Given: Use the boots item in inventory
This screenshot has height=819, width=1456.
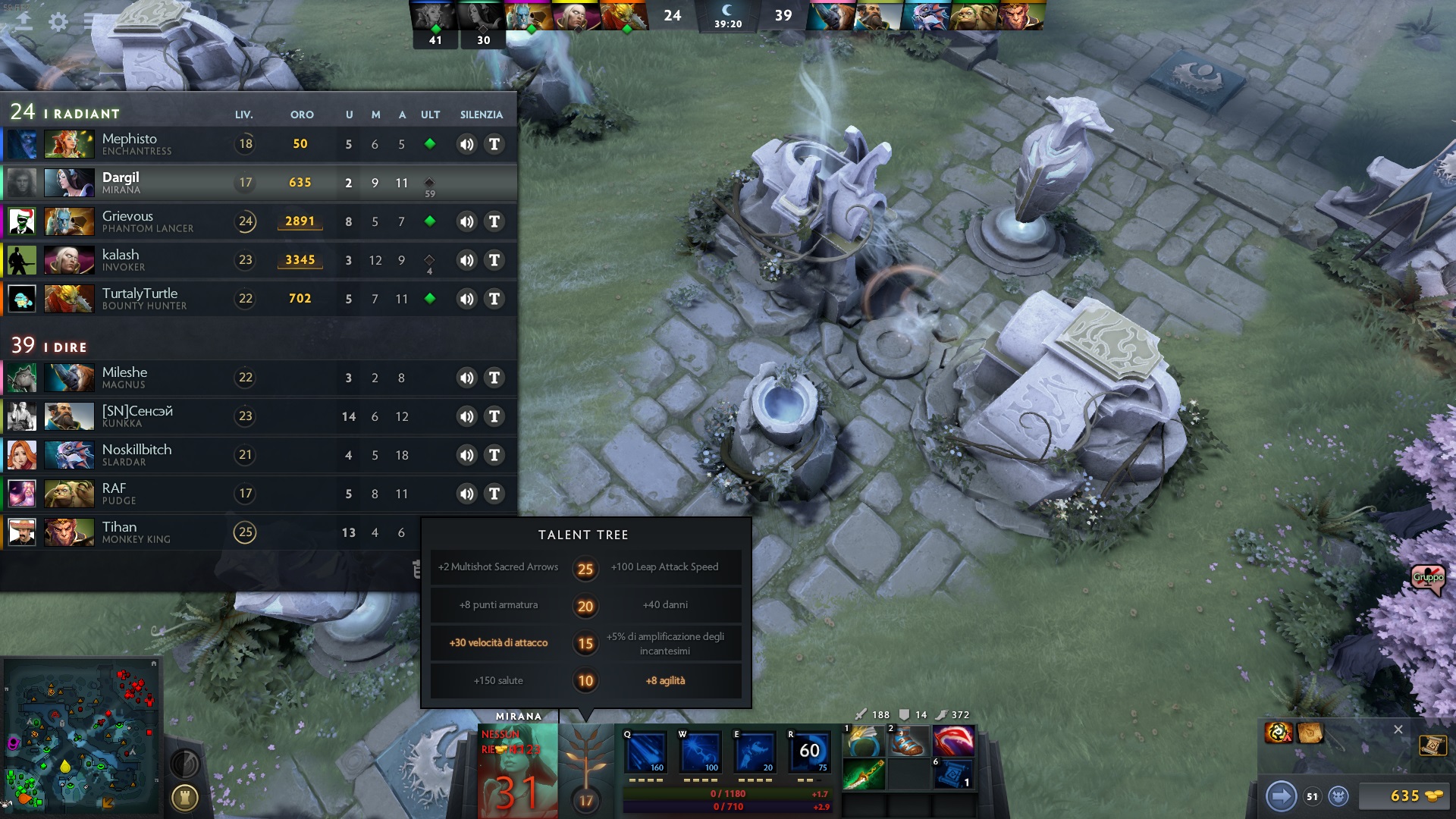Looking at the screenshot, I should [x=908, y=741].
